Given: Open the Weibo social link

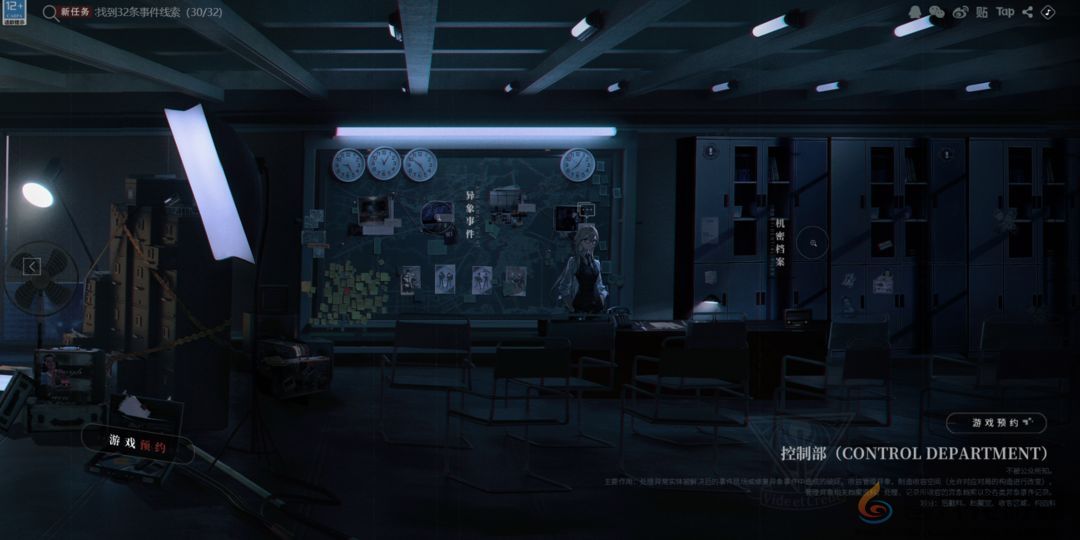Looking at the screenshot, I should click(x=960, y=12).
